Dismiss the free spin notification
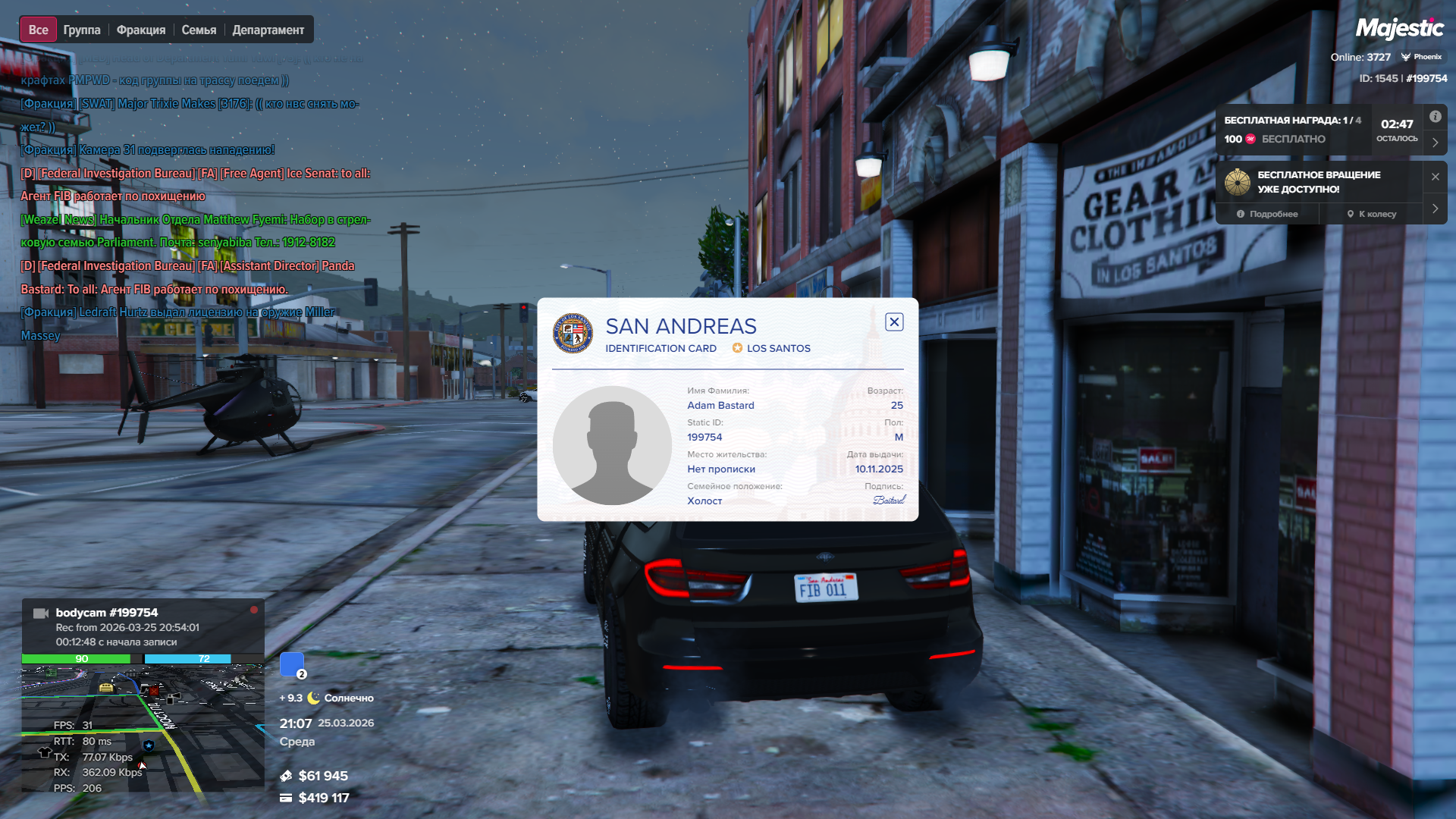The height and width of the screenshot is (819, 1456). click(1435, 177)
